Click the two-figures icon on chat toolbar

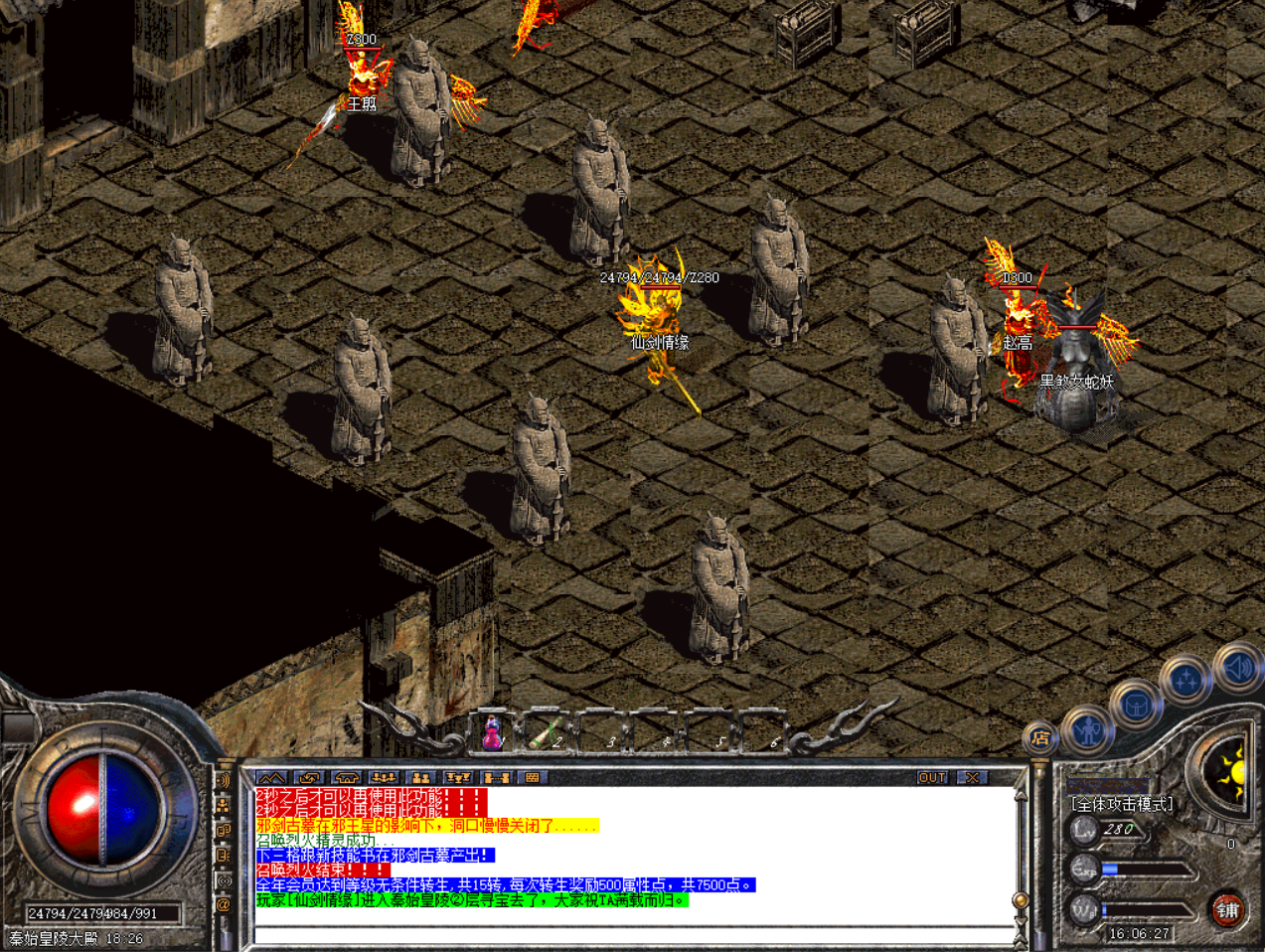(x=421, y=777)
